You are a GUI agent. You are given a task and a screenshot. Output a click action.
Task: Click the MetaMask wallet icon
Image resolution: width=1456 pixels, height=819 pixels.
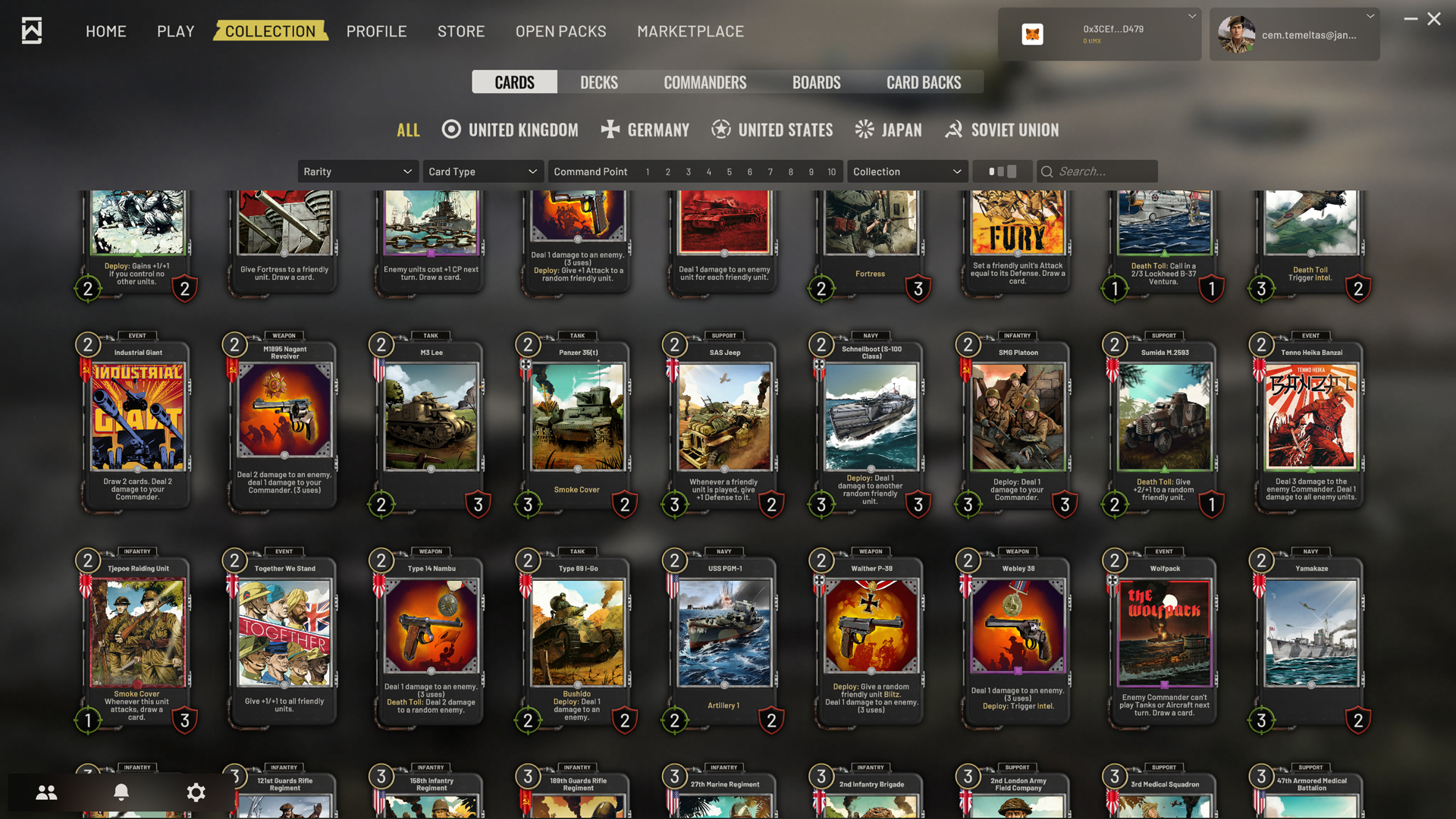[x=1032, y=34]
